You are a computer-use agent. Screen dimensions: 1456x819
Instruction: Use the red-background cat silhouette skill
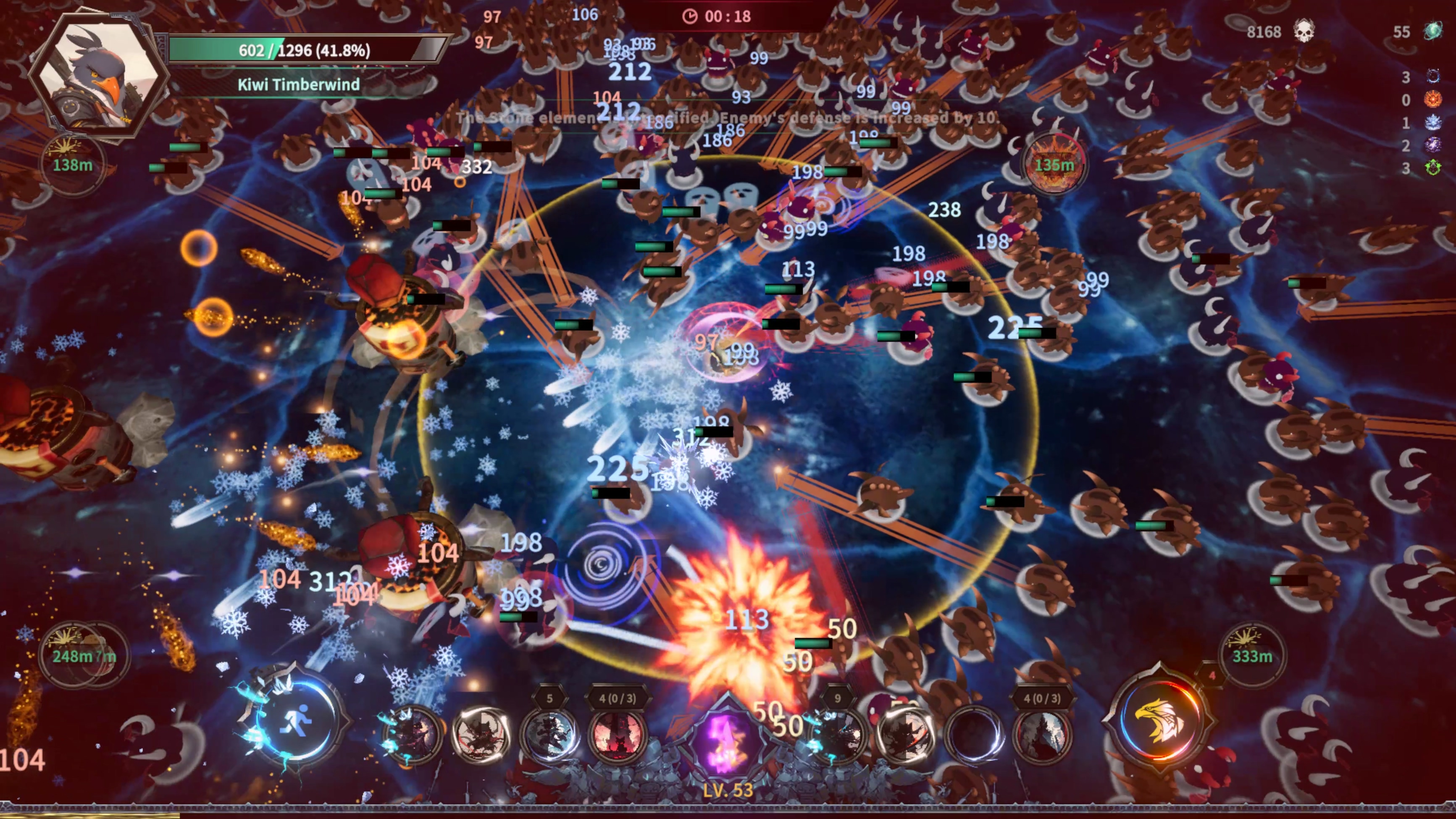(617, 735)
